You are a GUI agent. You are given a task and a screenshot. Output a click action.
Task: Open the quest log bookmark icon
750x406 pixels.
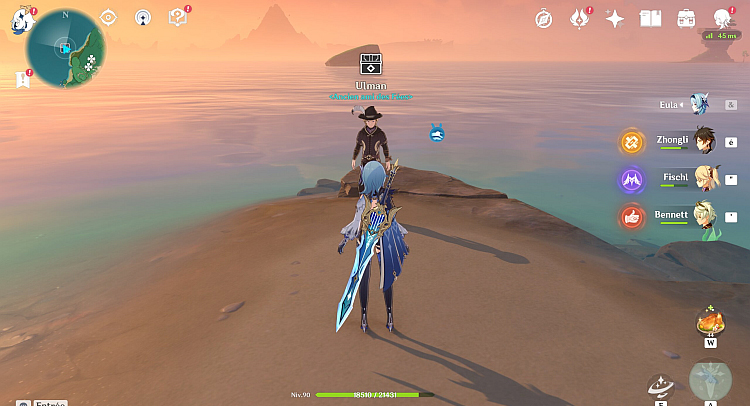click(21, 79)
